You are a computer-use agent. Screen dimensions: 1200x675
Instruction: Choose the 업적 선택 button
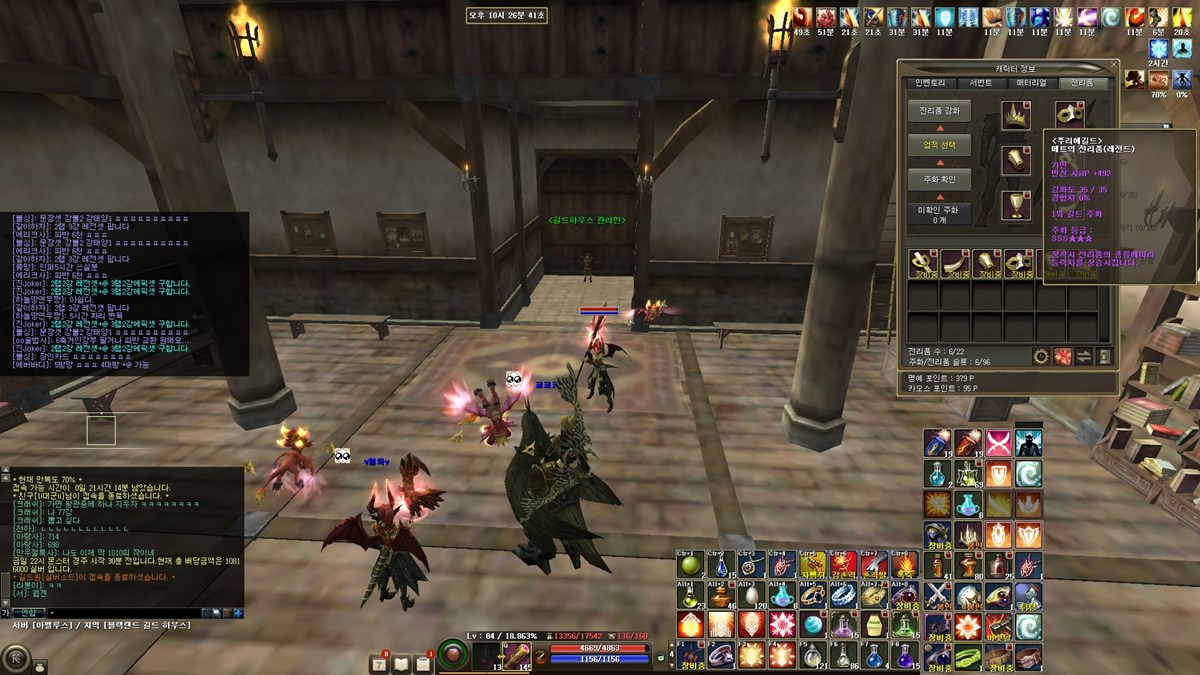tap(939, 145)
